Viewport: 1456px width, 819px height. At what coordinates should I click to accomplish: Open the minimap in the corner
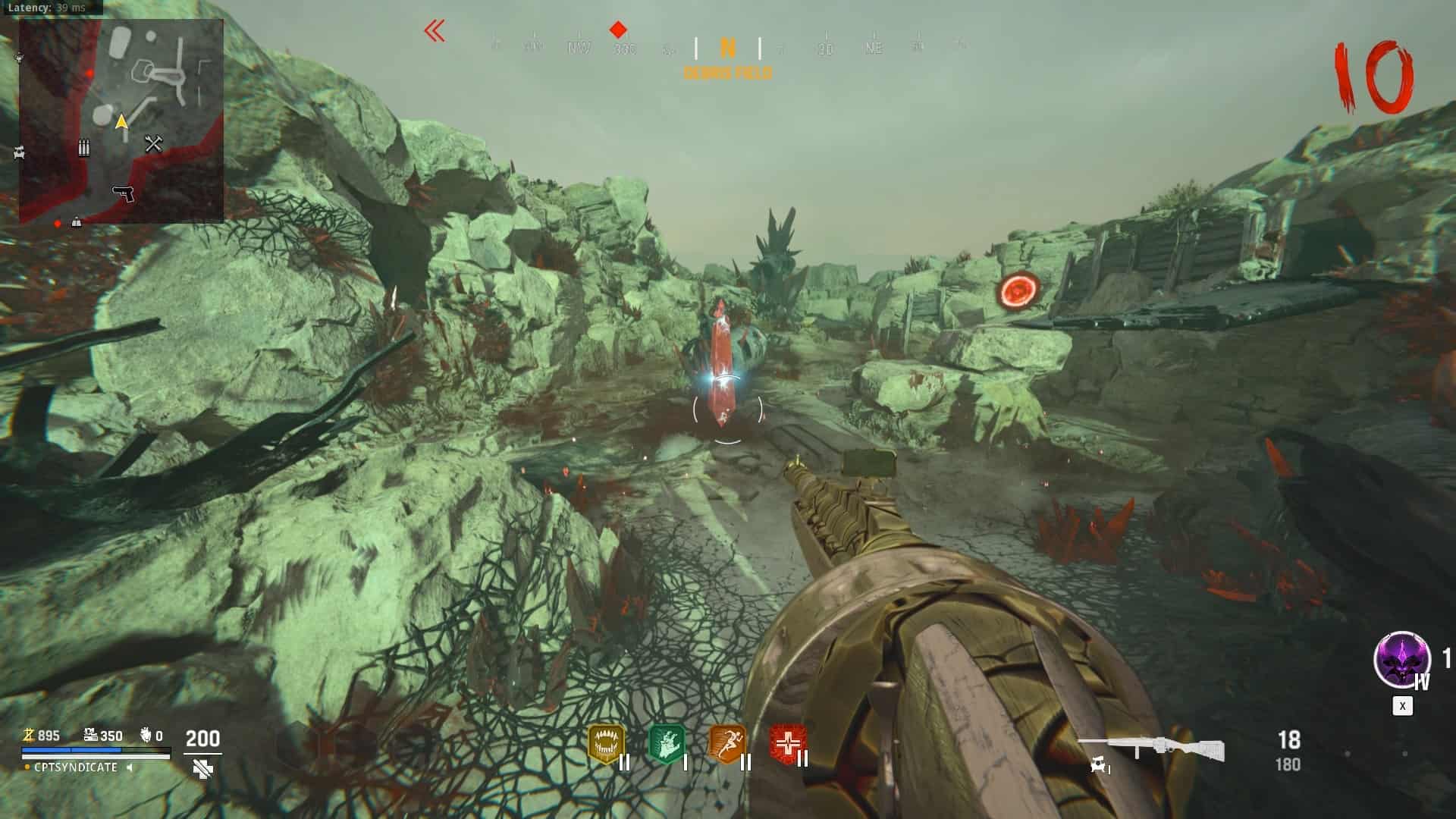coord(121,121)
